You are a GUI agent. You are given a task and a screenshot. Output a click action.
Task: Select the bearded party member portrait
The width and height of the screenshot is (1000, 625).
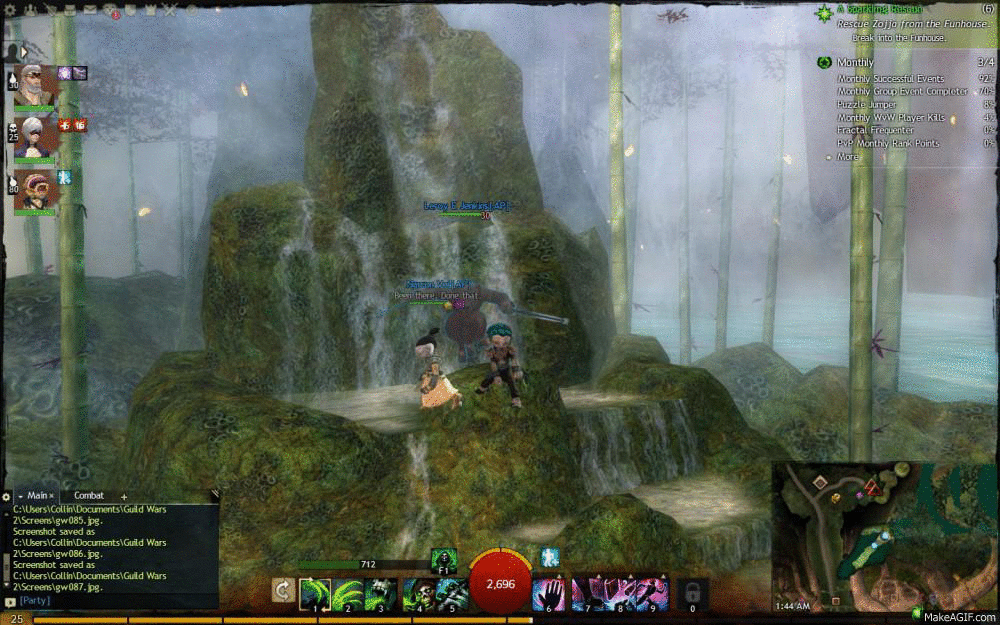(x=34, y=86)
